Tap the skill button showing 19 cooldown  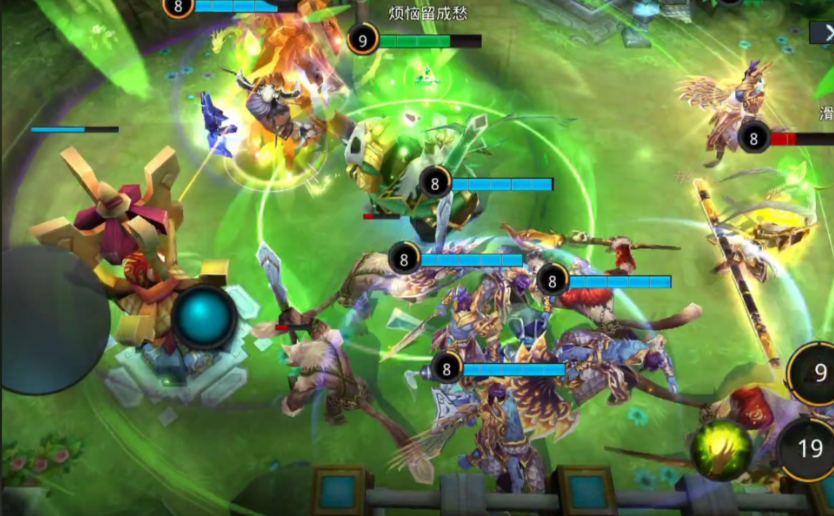pos(808,448)
